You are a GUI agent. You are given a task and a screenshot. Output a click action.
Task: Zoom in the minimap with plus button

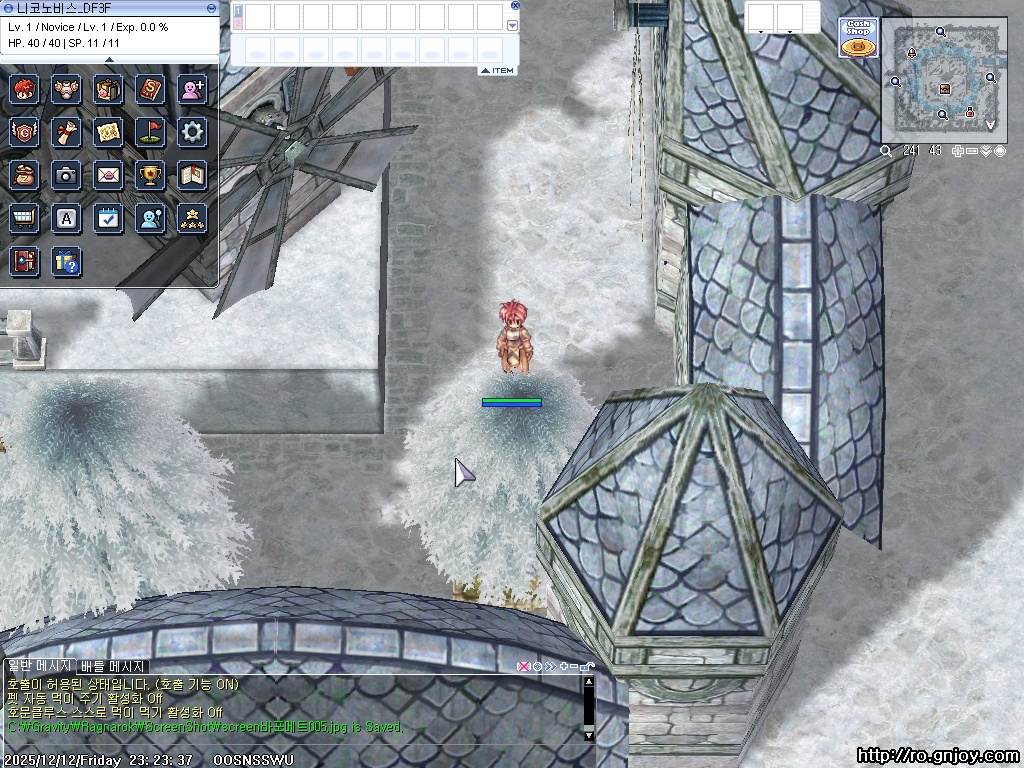pyautogui.click(x=958, y=151)
